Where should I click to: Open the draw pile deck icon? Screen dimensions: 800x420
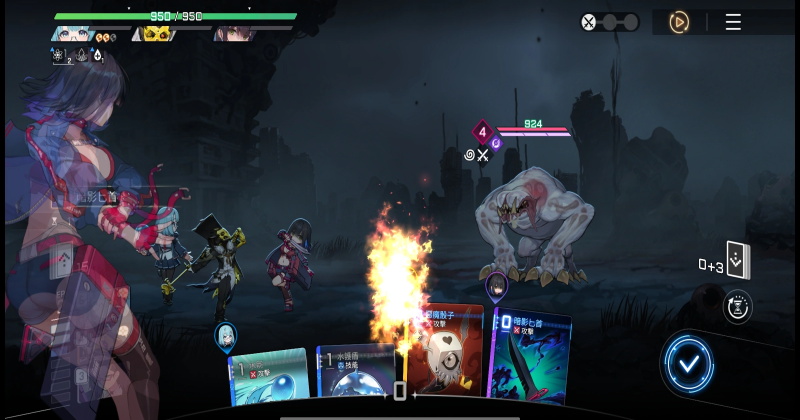(x=739, y=261)
